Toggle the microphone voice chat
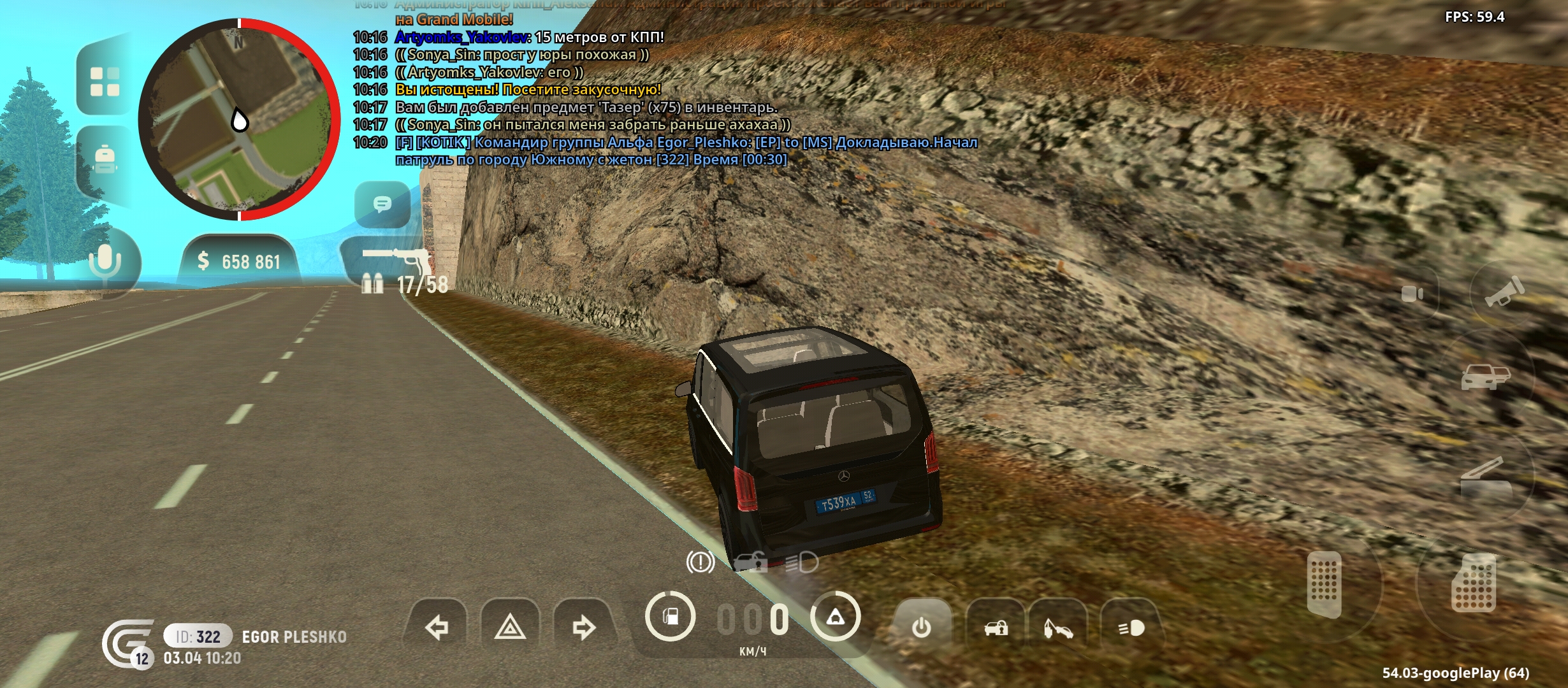The height and width of the screenshot is (688, 1568). (105, 262)
